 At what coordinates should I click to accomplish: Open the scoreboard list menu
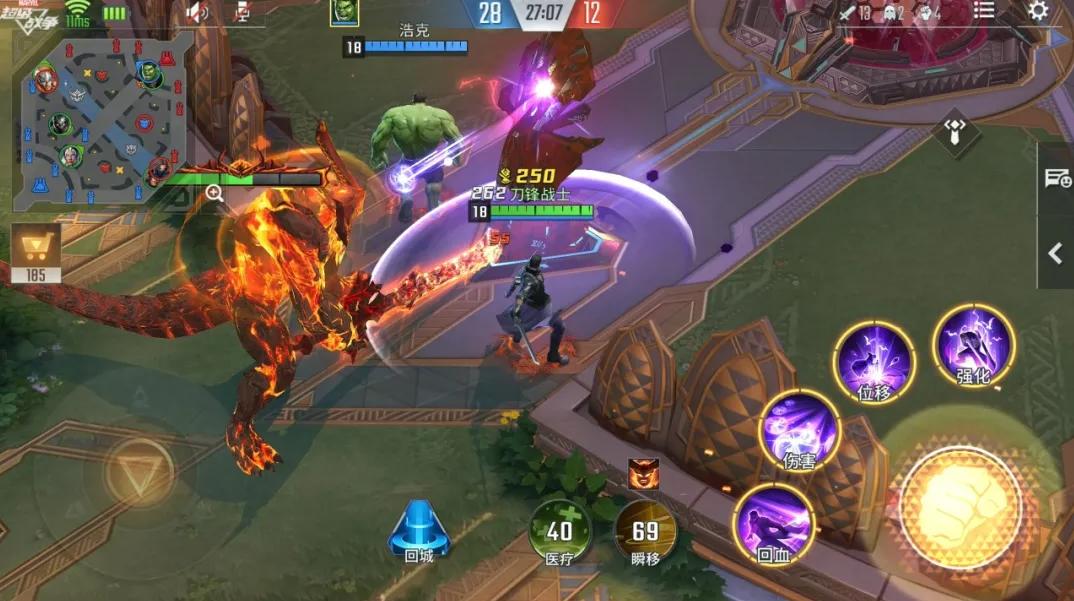click(x=985, y=11)
